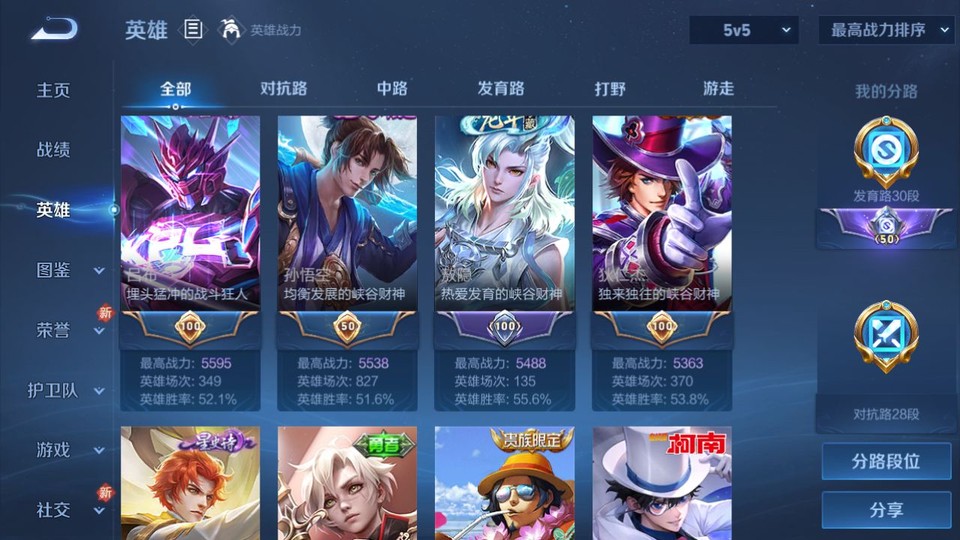The width and height of the screenshot is (960, 540).
Task: Select the 全部 heroes tab
Action: point(175,89)
